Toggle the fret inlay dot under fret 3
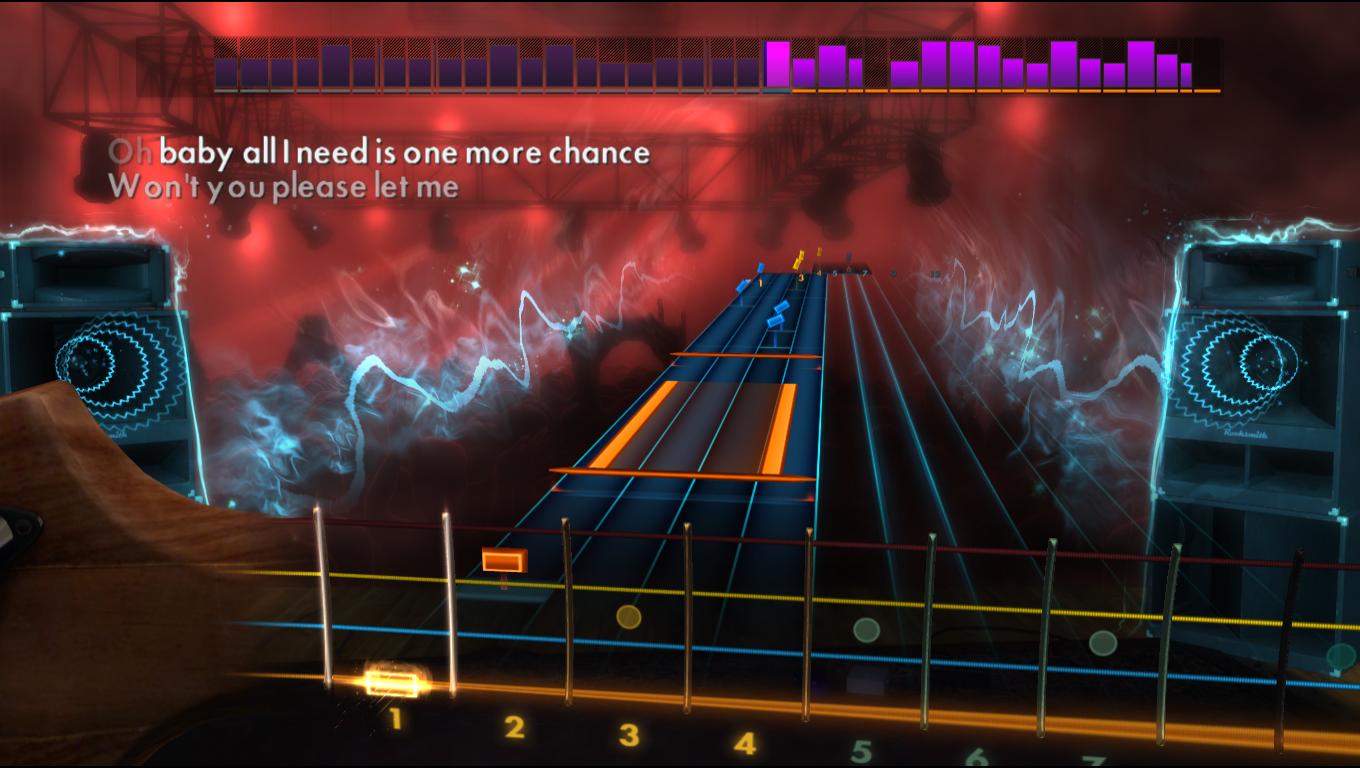Image resolution: width=1360 pixels, height=768 pixels. 628,619
